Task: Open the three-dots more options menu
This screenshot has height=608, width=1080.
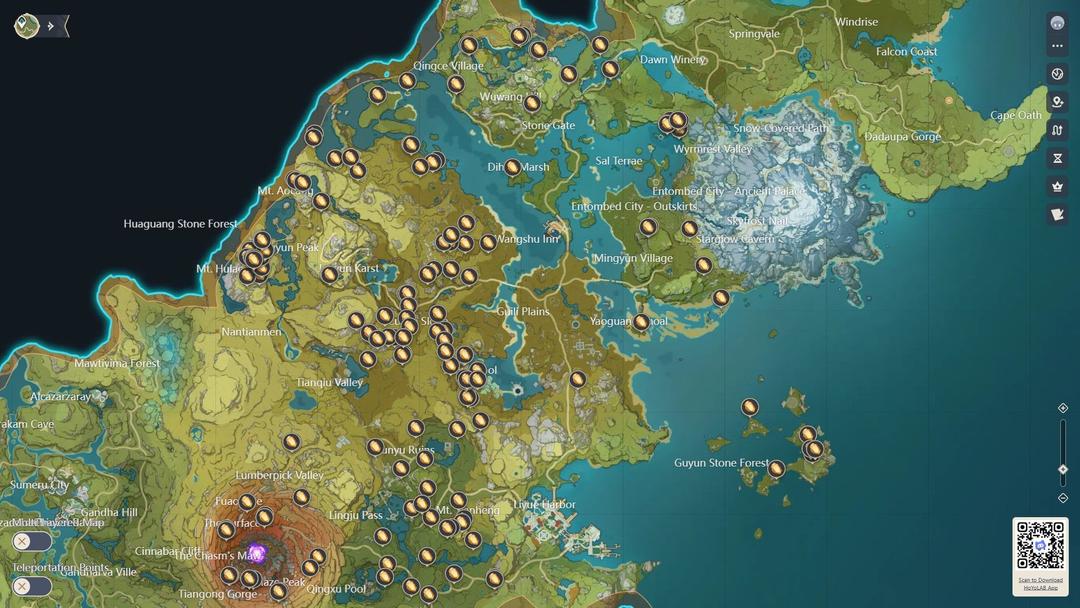Action: pyautogui.click(x=1057, y=46)
